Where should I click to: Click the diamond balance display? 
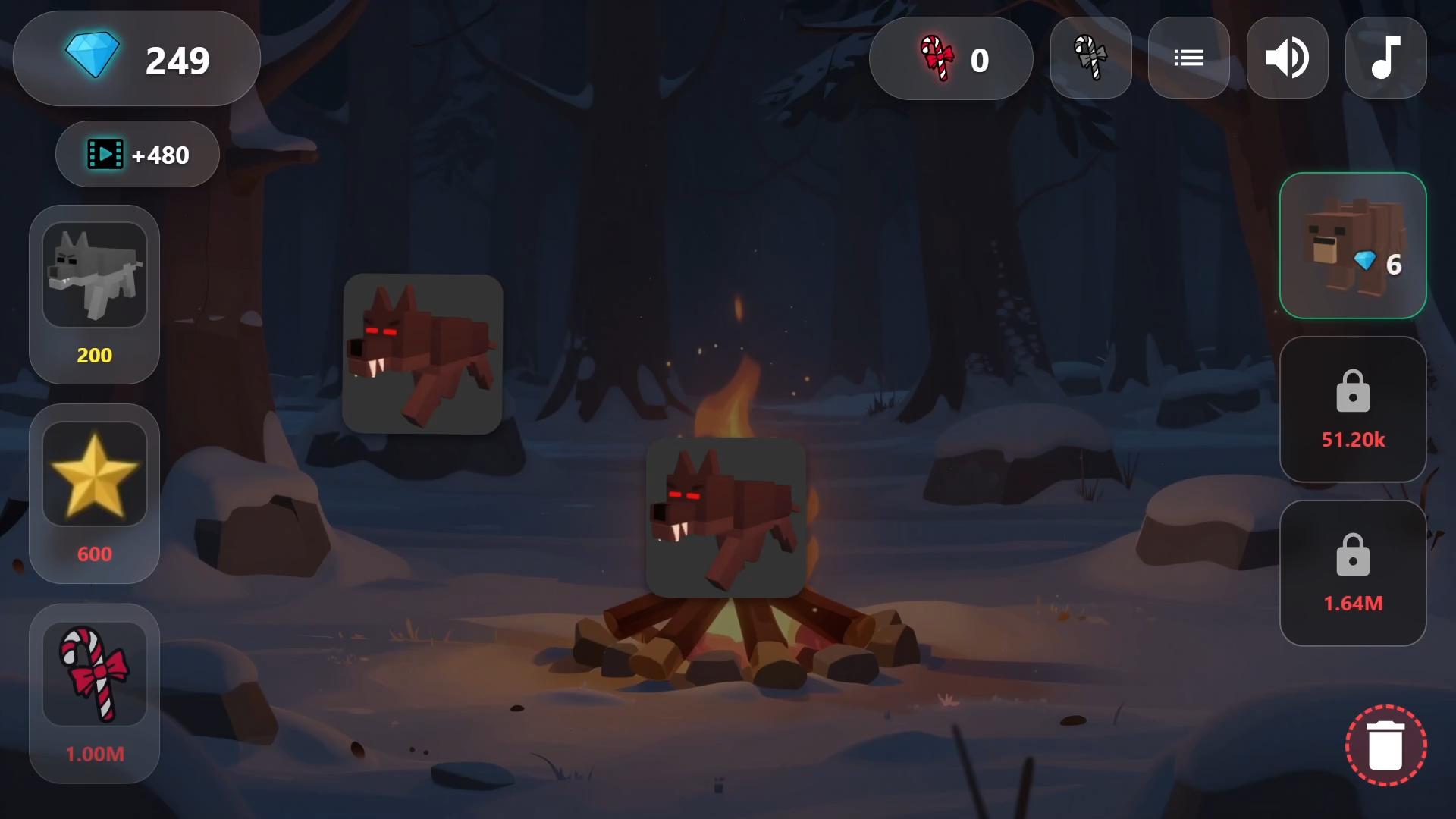tap(136, 58)
